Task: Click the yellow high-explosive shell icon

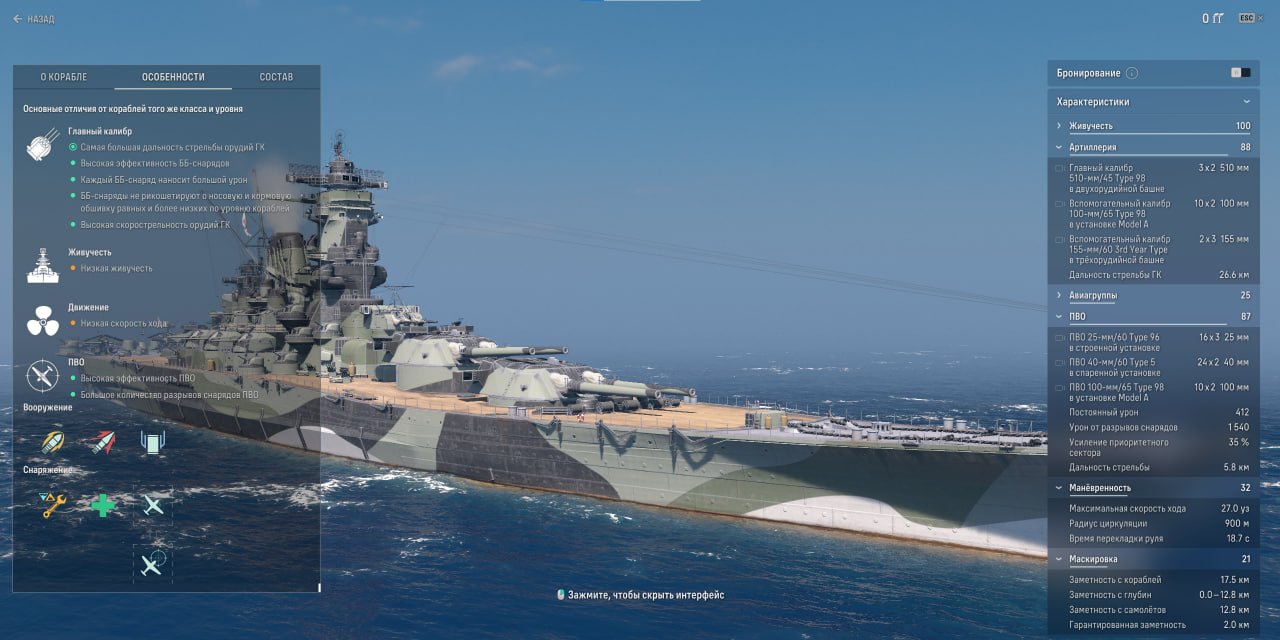Action: (53, 442)
